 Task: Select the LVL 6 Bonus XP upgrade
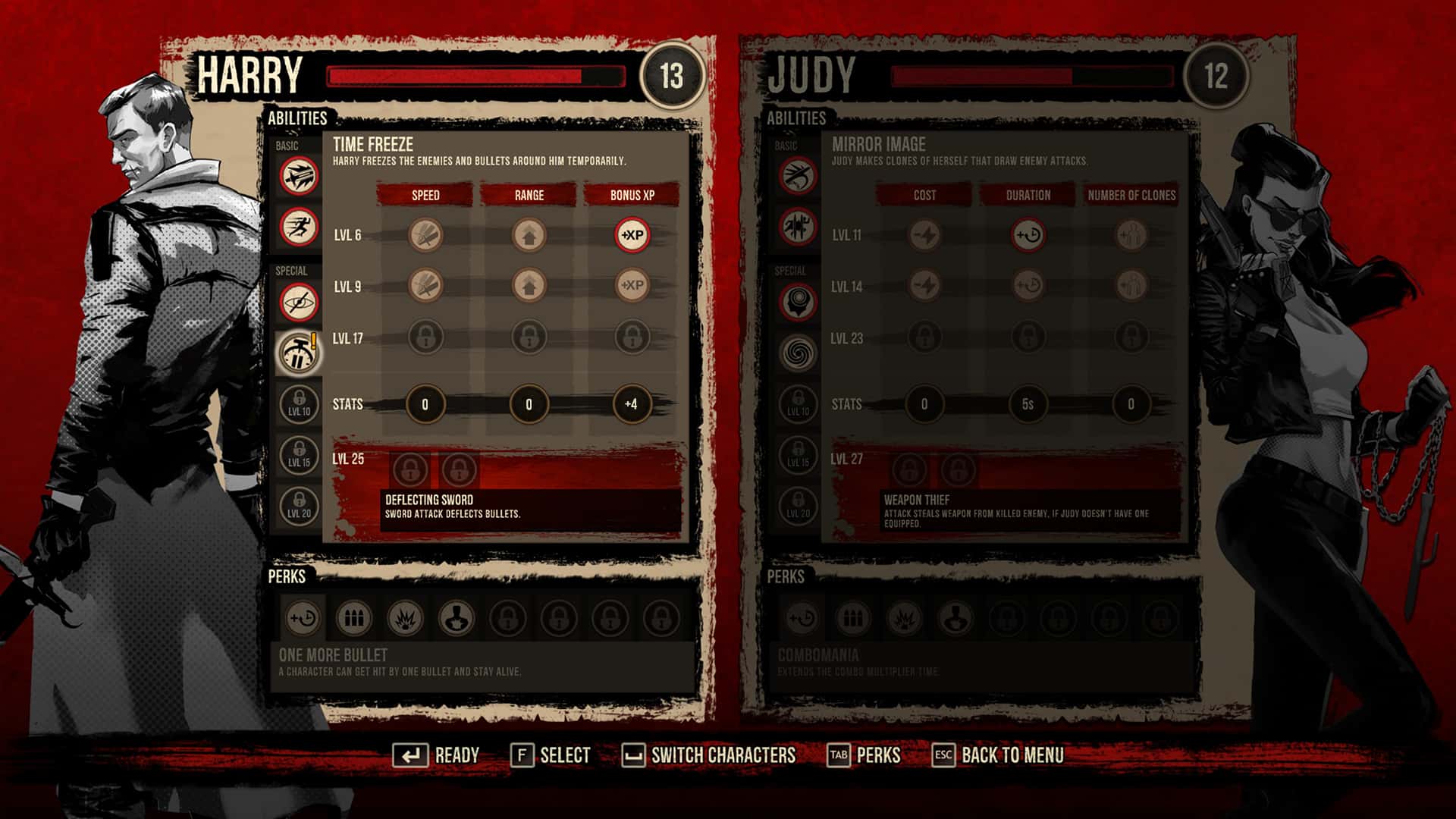(x=632, y=235)
